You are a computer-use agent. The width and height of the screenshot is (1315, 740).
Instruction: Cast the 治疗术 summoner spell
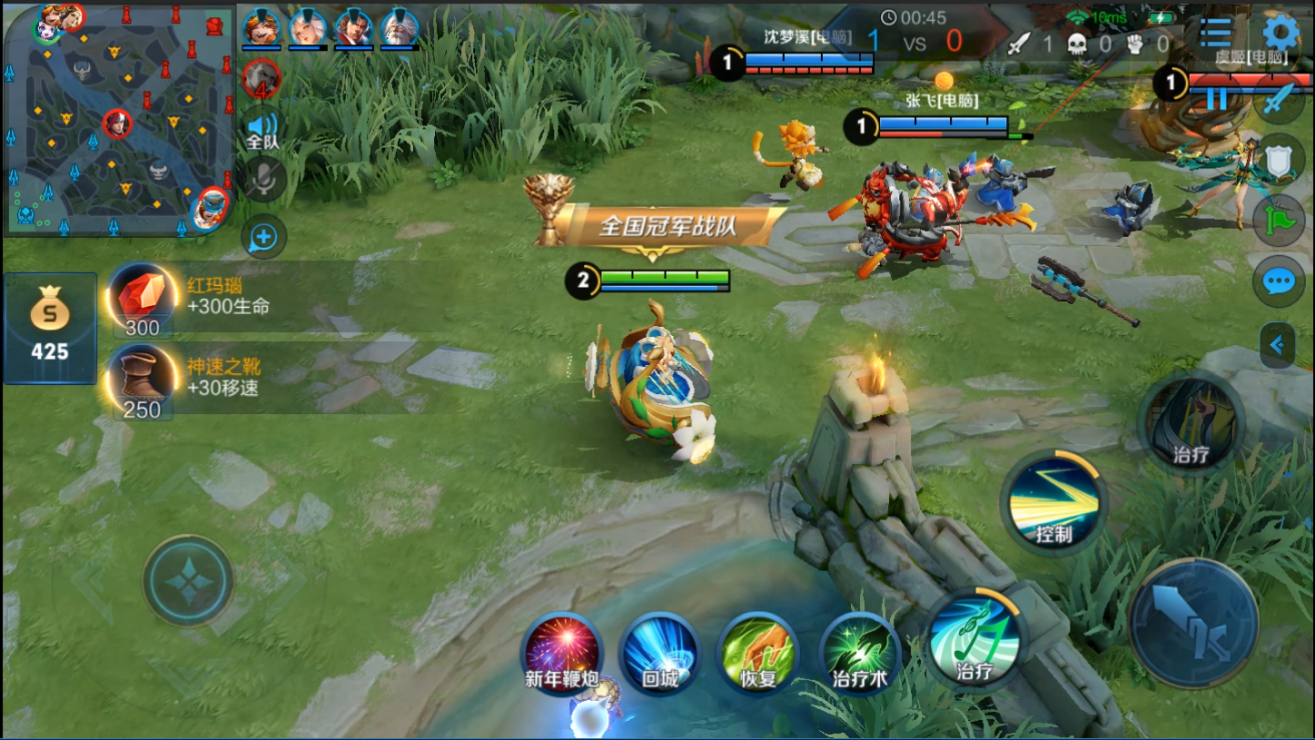point(859,651)
